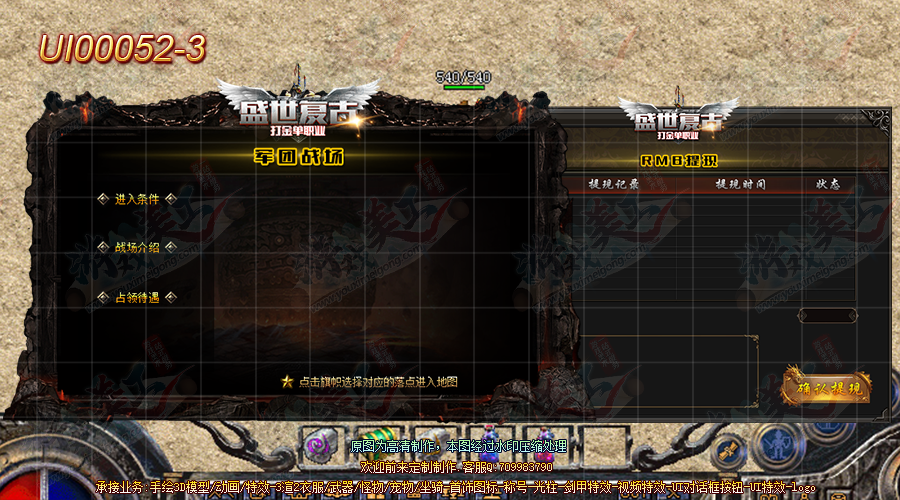Confirm with the 确认提现 button
This screenshot has width=900, height=500.
tap(828, 387)
